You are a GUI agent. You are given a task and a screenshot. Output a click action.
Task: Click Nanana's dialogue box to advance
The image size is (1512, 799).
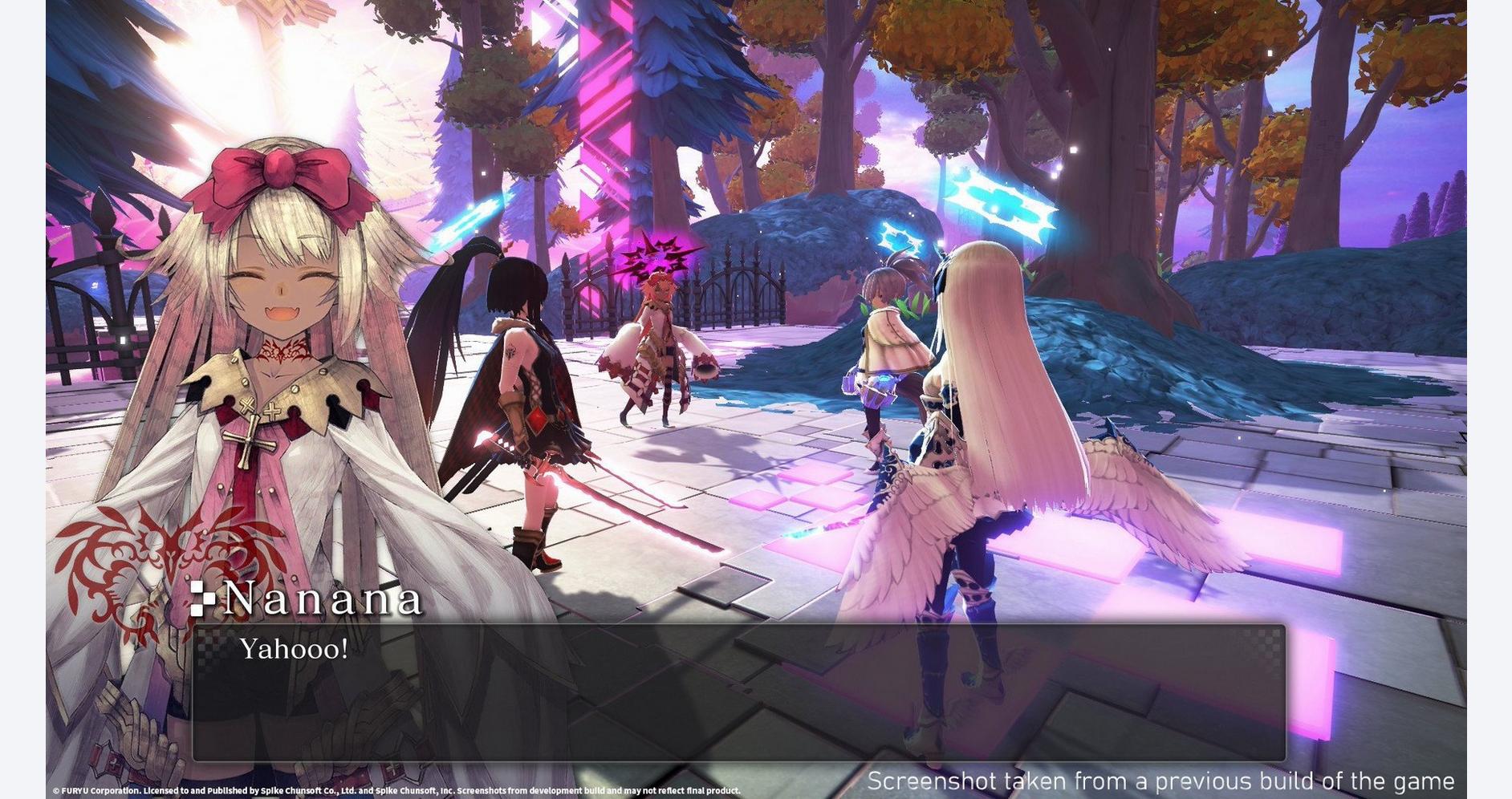click(738, 692)
